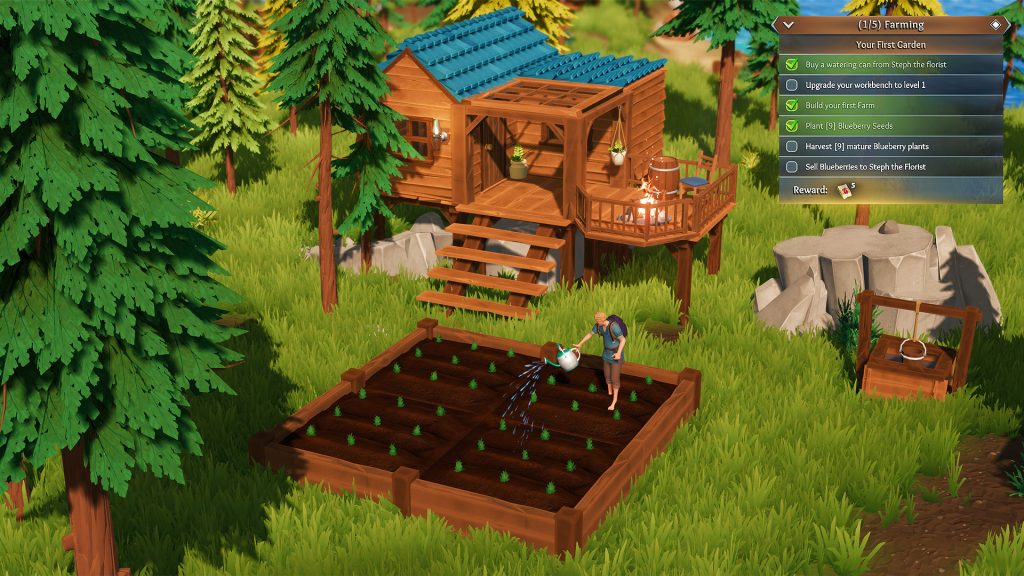Select the Your First Garden quest title
The width and height of the screenshot is (1024, 576).
[890, 45]
